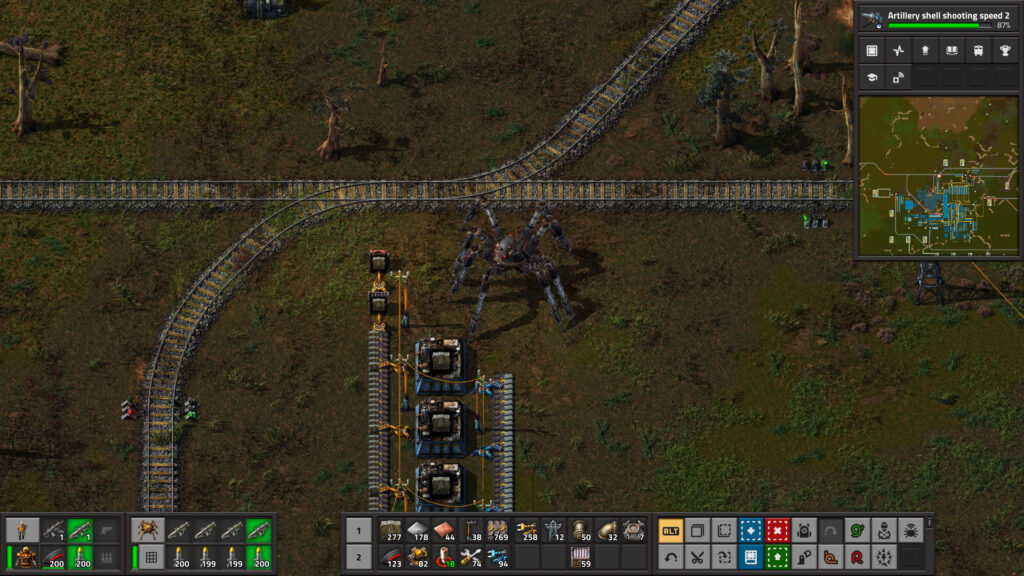Open tutorials with the graduation cap icon
1024x576 pixels.
(x=872, y=77)
